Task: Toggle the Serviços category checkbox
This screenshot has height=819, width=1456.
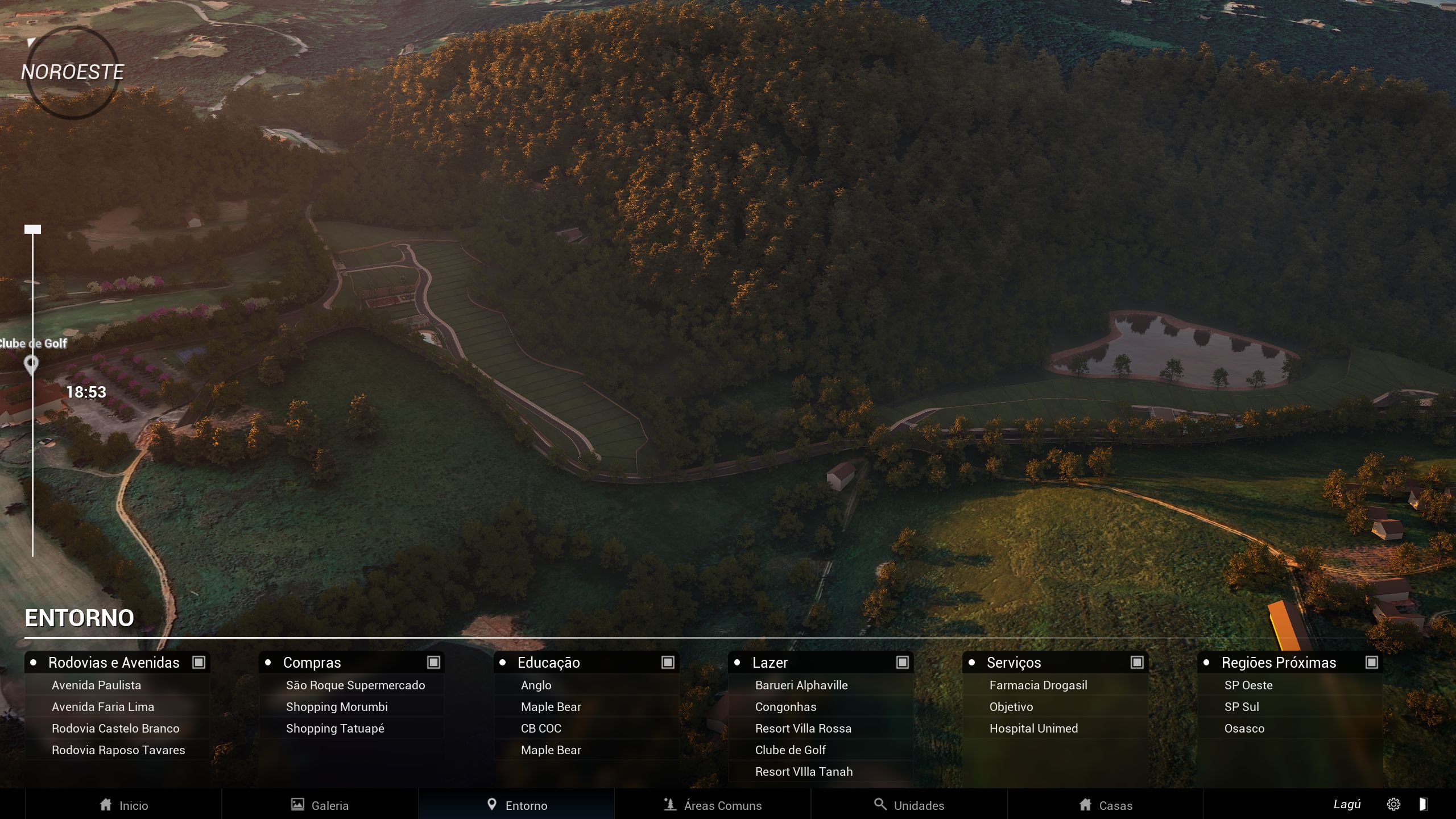Action: (x=1137, y=662)
